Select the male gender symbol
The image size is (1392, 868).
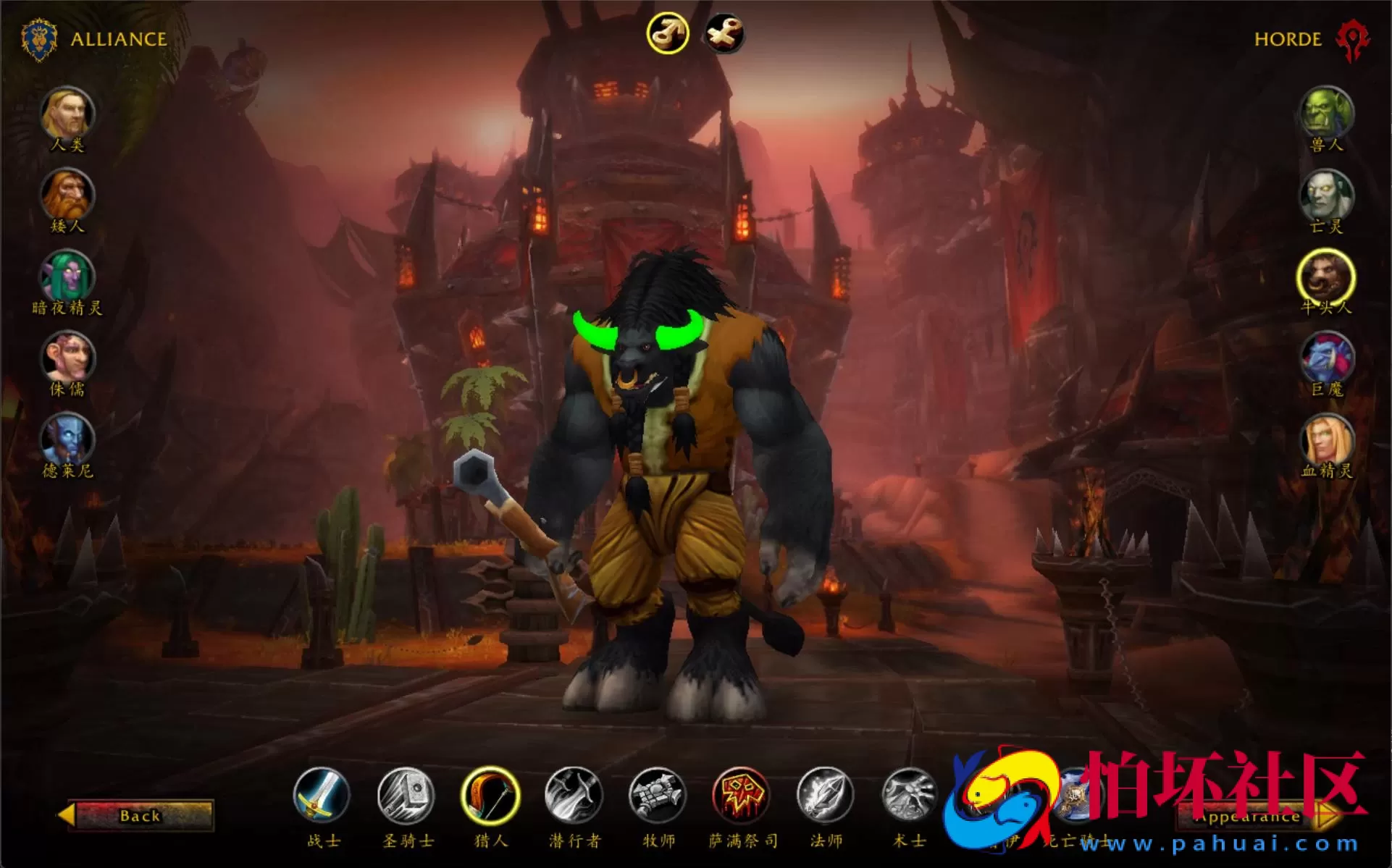pyautogui.click(x=670, y=32)
